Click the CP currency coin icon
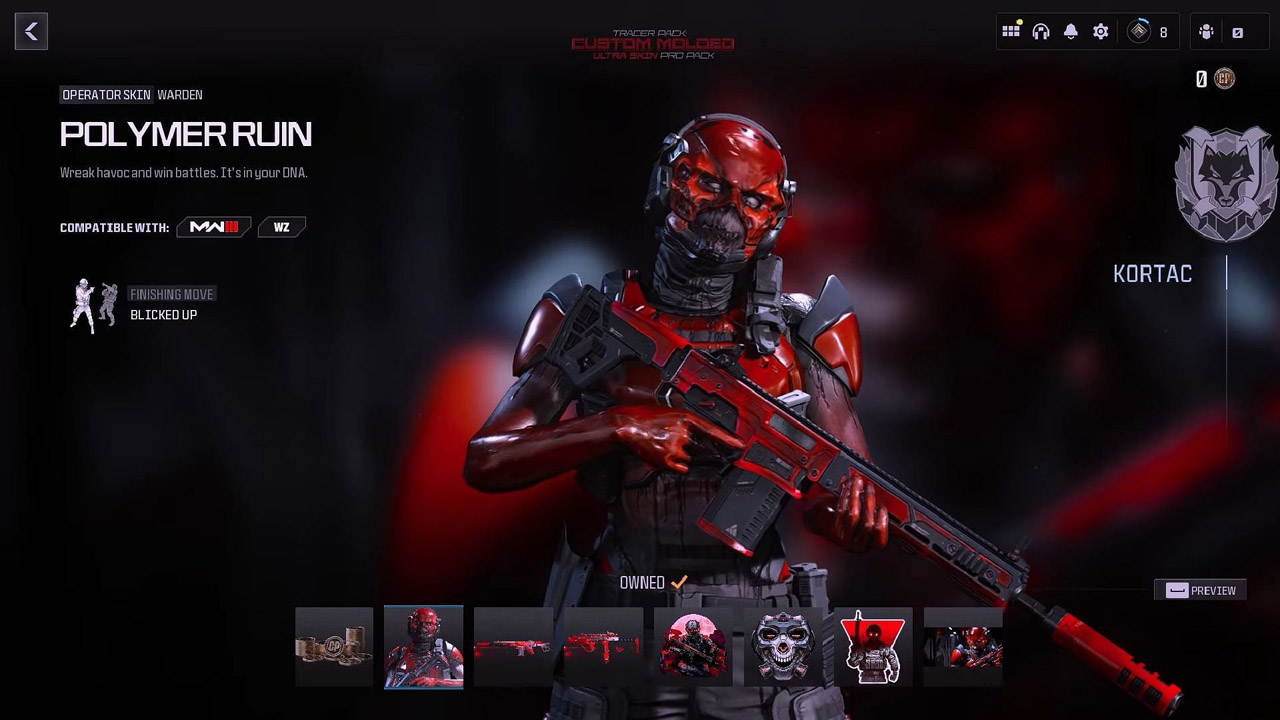 coord(1223,78)
